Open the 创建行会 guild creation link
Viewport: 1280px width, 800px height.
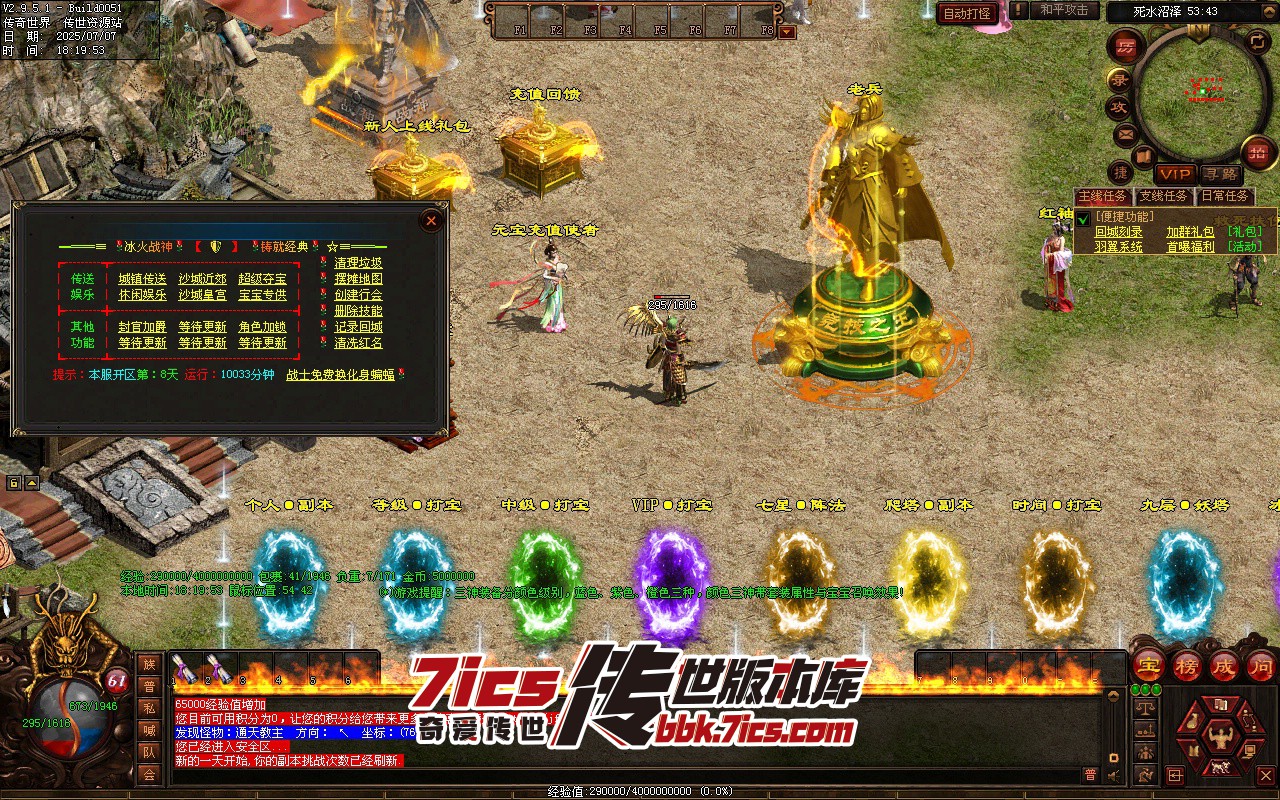tap(358, 295)
